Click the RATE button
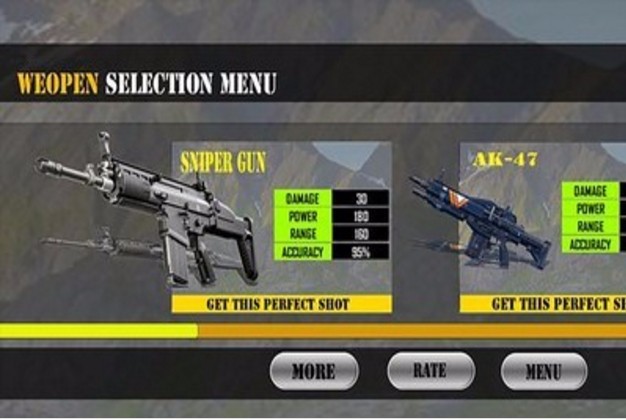Screen dimensions: 626x420 point(430,371)
